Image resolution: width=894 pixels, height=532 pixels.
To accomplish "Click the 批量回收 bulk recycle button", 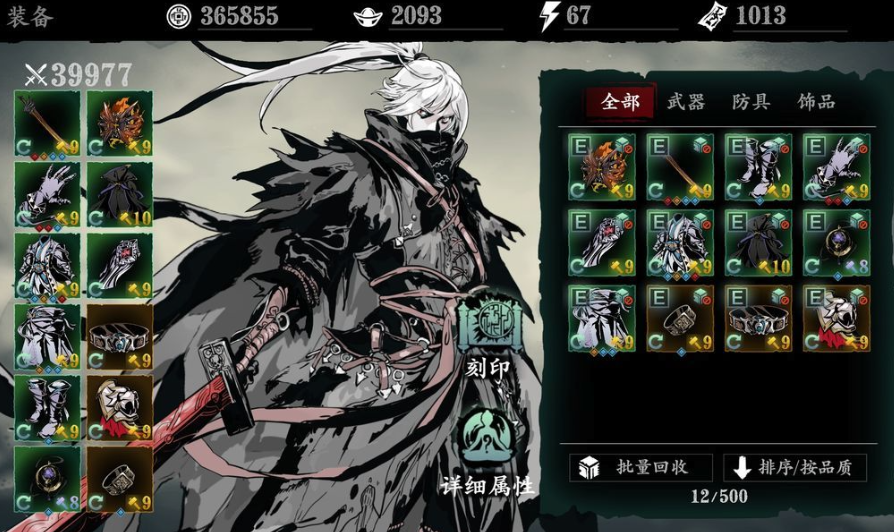I will [x=641, y=467].
